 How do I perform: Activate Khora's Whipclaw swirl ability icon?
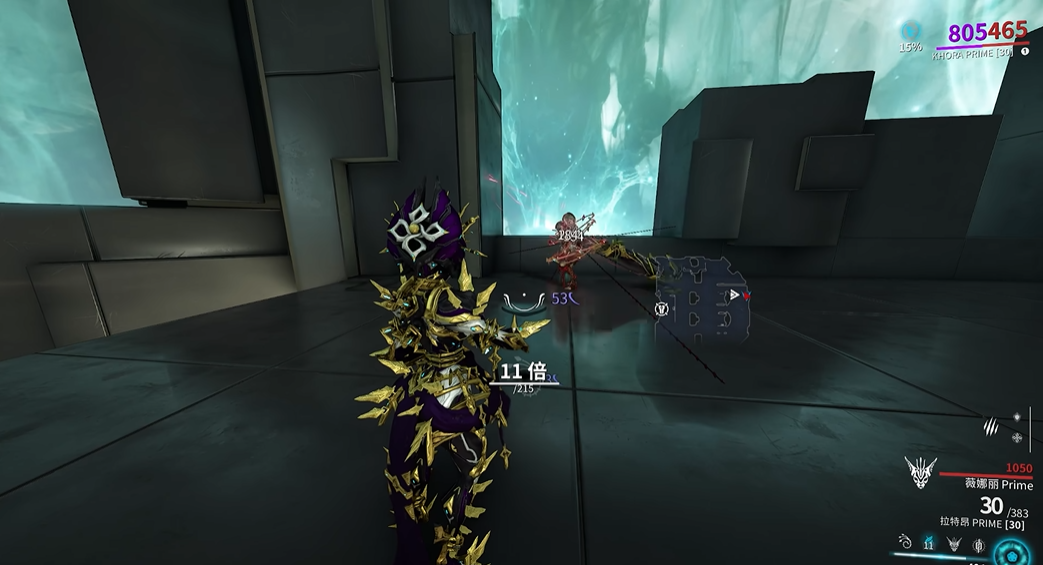(905, 543)
